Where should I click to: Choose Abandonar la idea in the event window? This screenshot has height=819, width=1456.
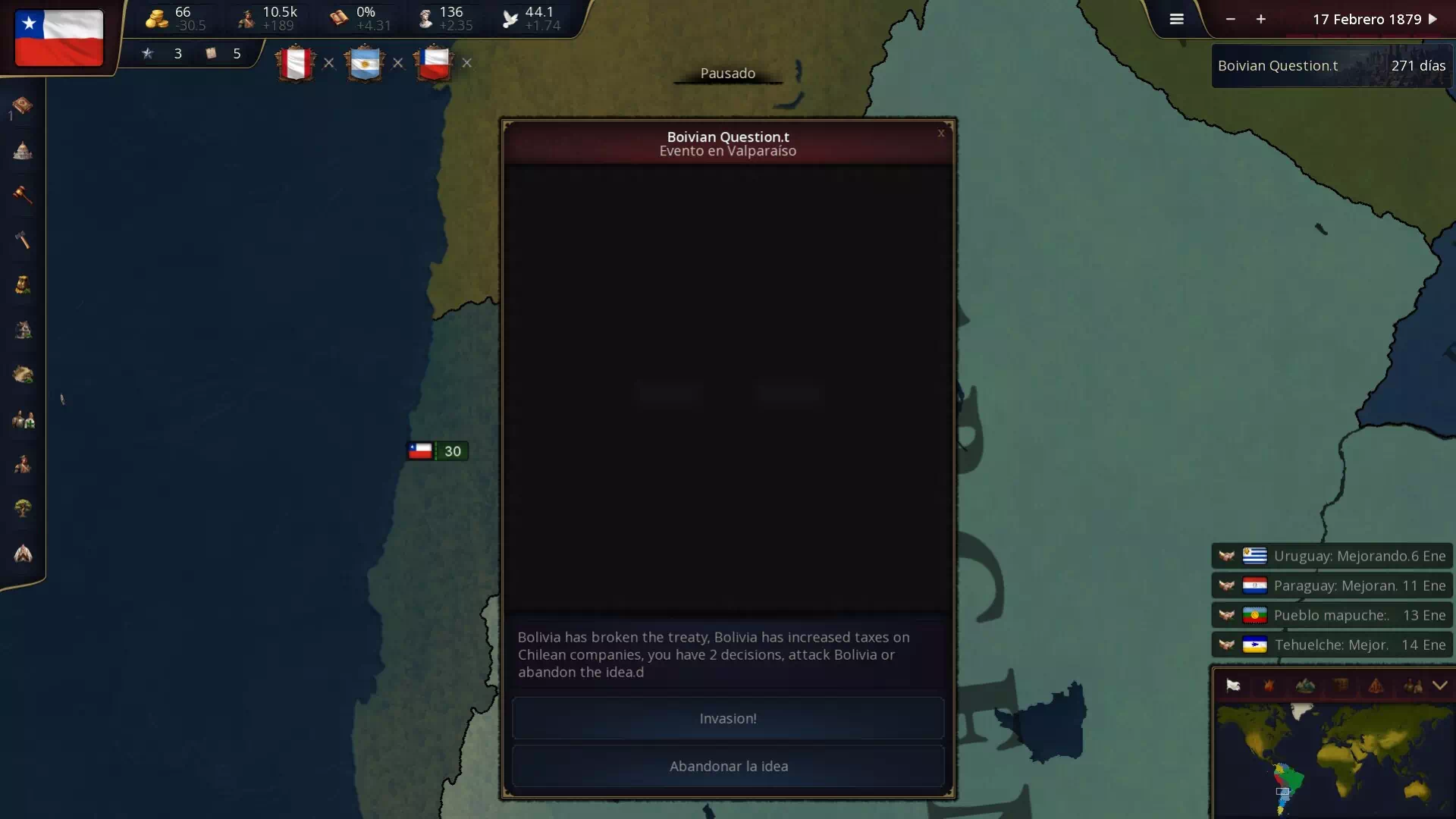[727, 766]
